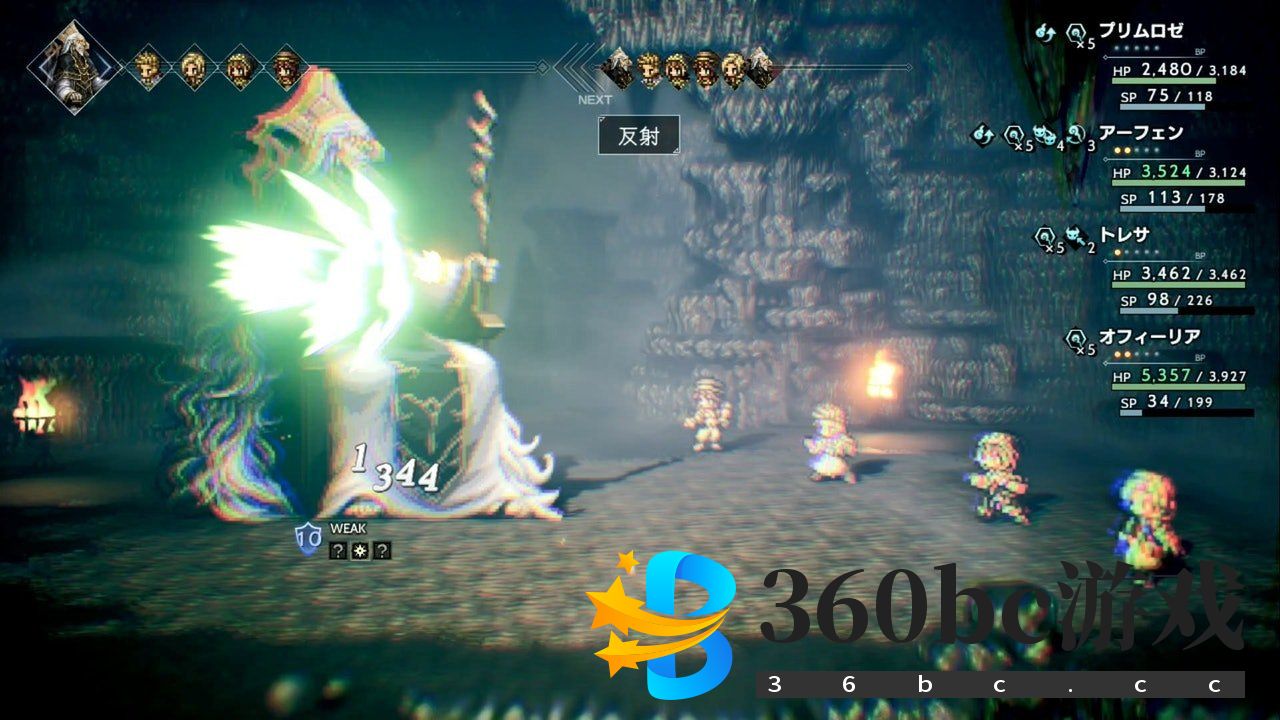The width and height of the screenshot is (1280, 720).
Task: Click the boss's blue shield break icon showing 10
Action: [310, 536]
